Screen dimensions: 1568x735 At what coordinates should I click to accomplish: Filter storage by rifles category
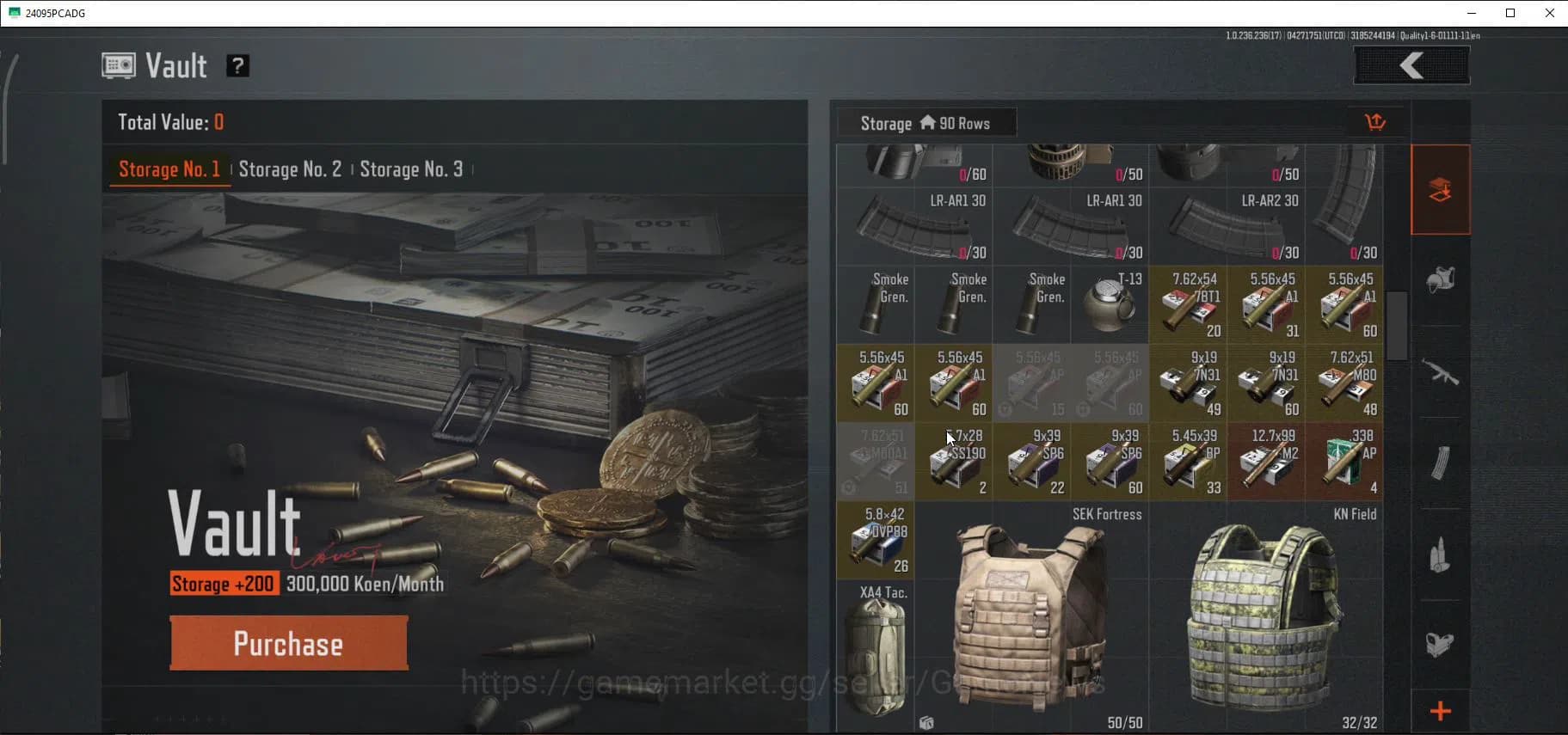pos(1442,375)
